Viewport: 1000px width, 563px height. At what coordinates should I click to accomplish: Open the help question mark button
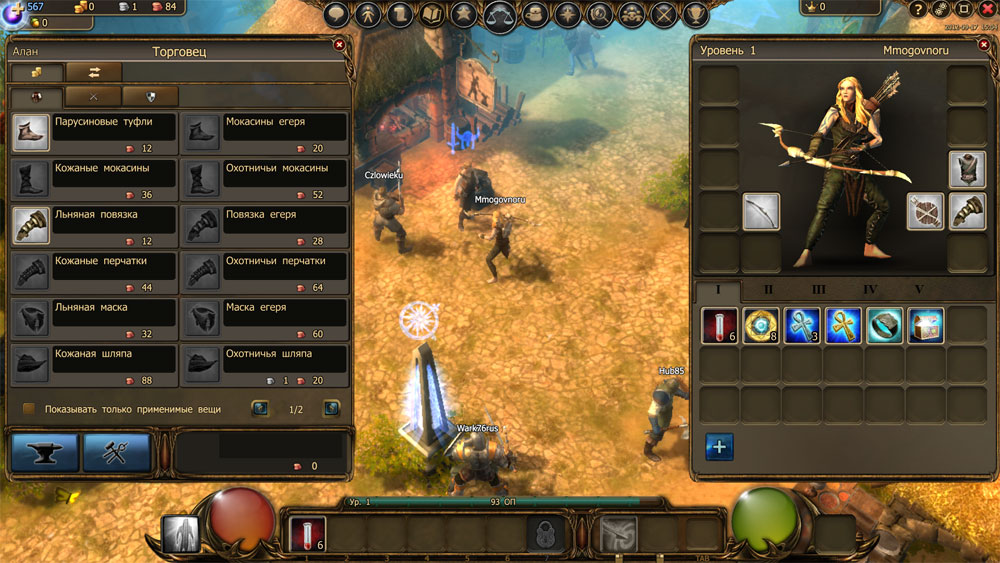pos(919,9)
